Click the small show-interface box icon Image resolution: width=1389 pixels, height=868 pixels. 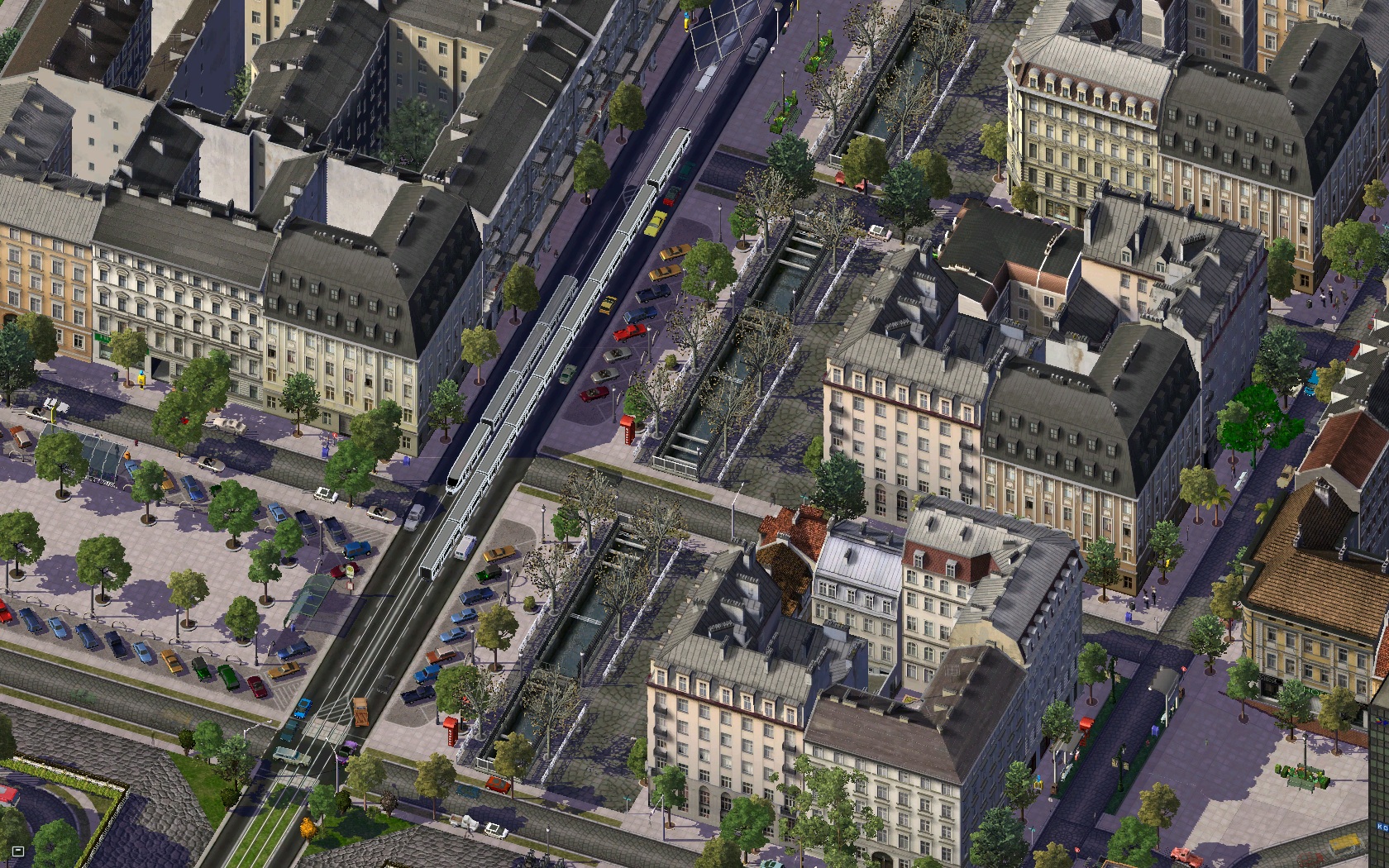(18, 851)
